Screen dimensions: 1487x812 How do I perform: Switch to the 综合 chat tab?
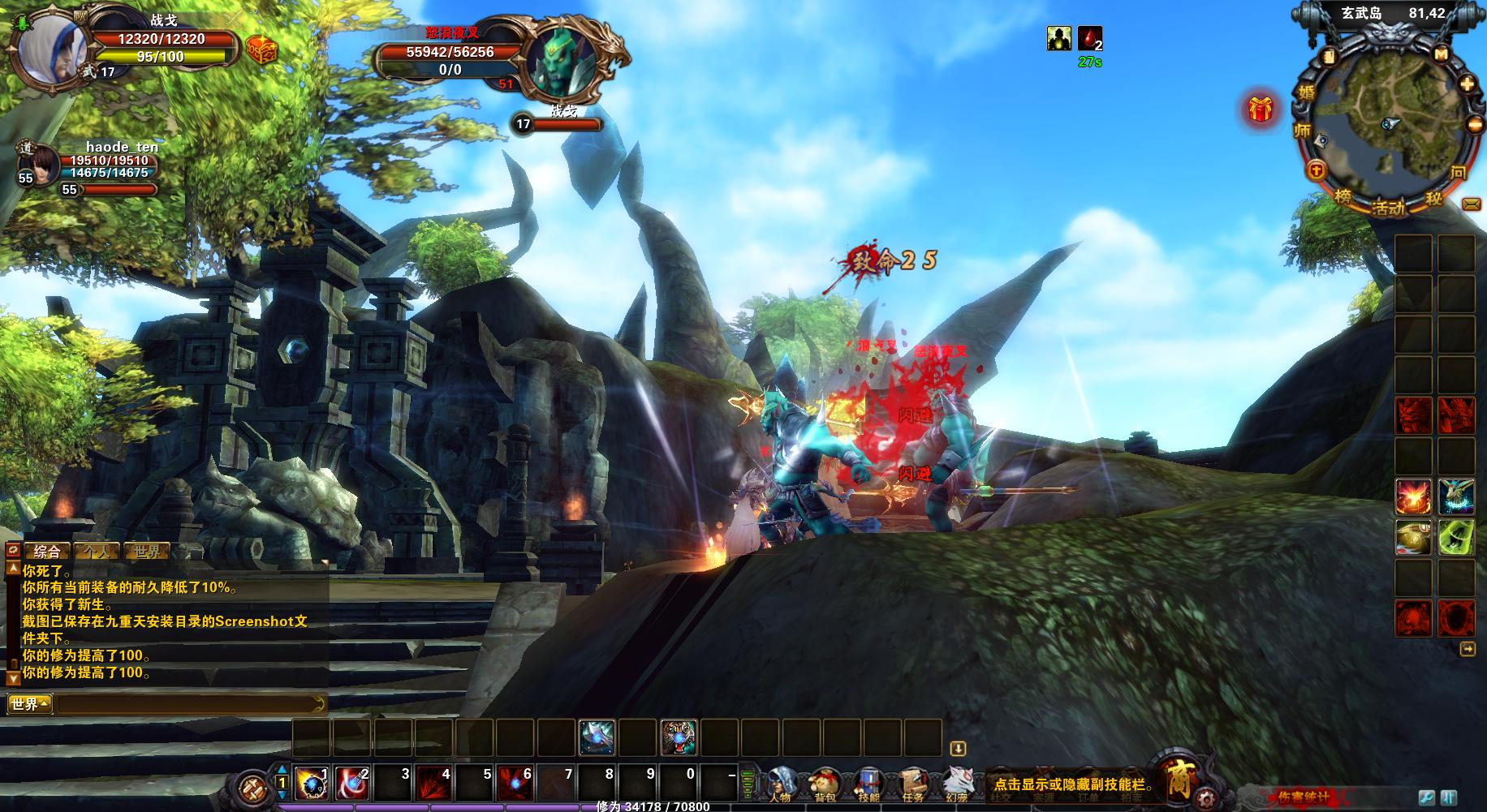click(x=47, y=552)
